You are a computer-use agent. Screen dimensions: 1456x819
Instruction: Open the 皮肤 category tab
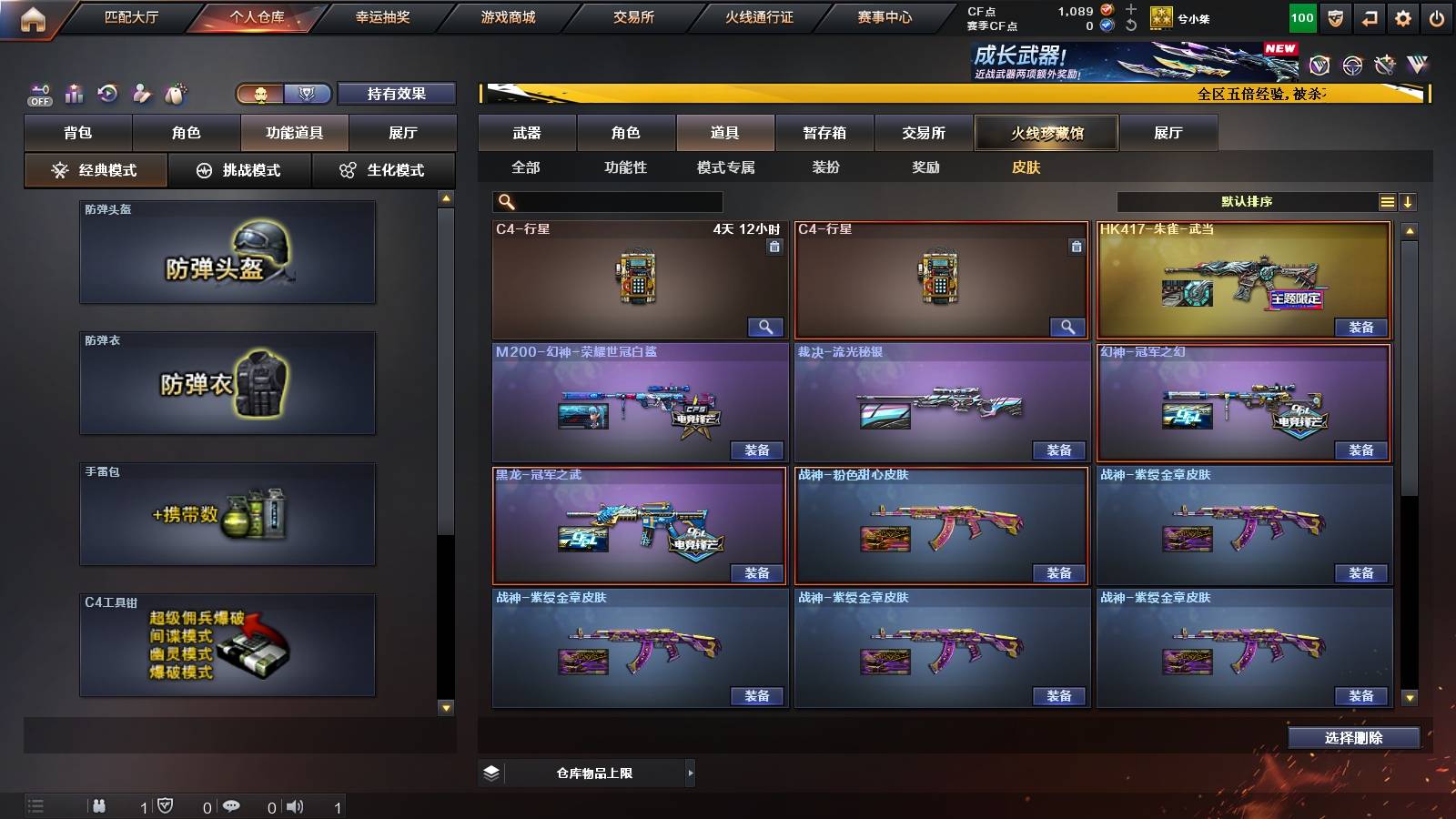(1026, 168)
